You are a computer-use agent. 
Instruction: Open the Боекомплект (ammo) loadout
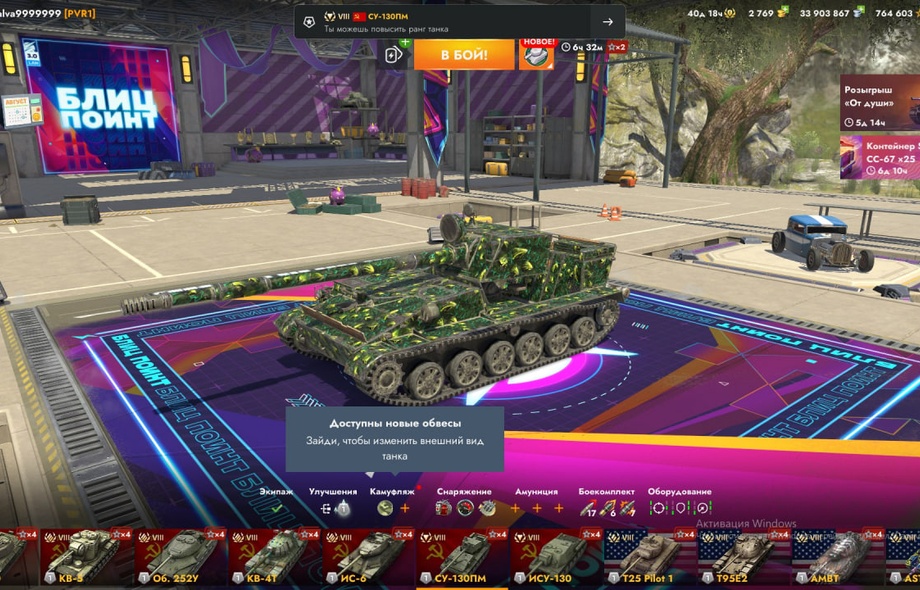pos(606,508)
